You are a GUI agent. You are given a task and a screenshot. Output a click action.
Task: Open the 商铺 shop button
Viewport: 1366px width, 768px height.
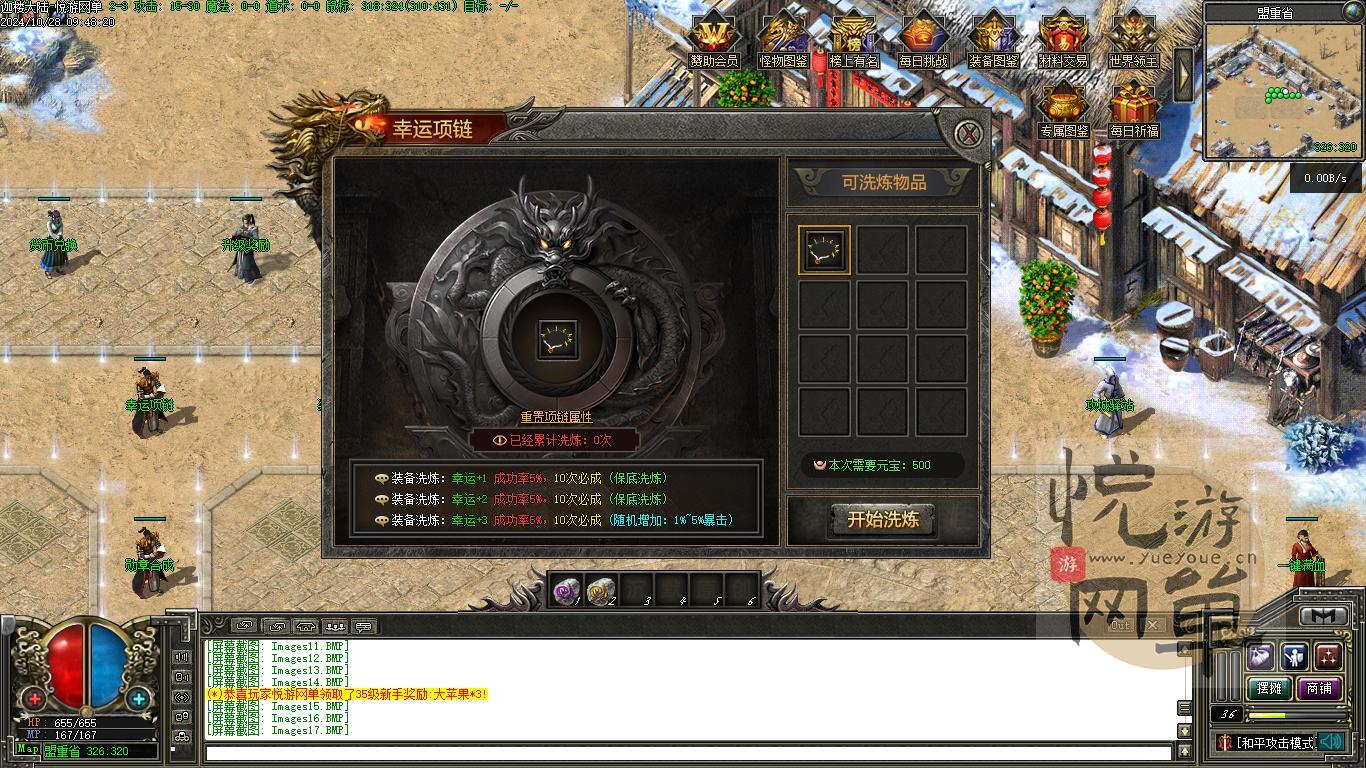(1319, 688)
